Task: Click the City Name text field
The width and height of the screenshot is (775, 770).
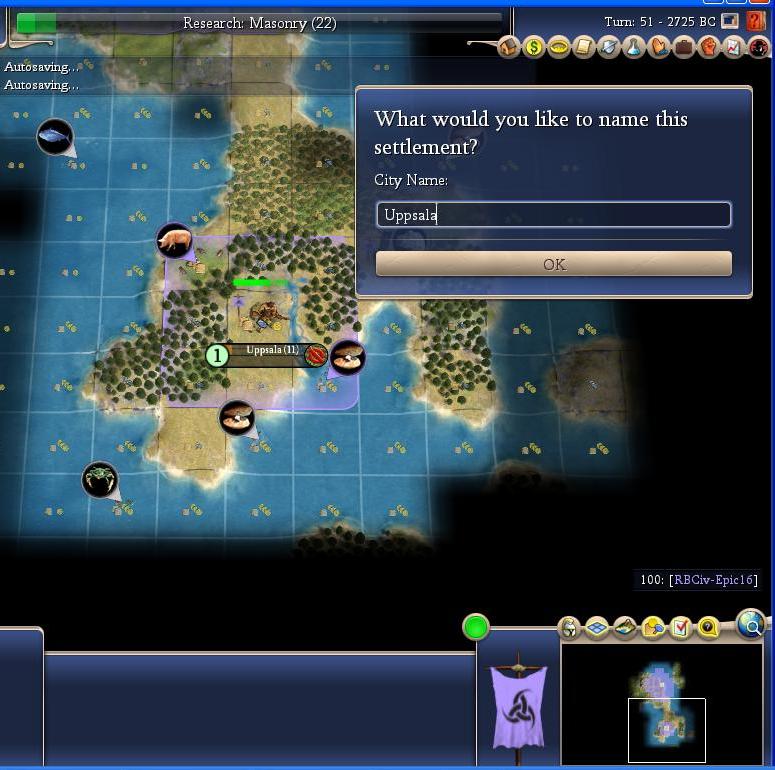Action: (x=553, y=215)
